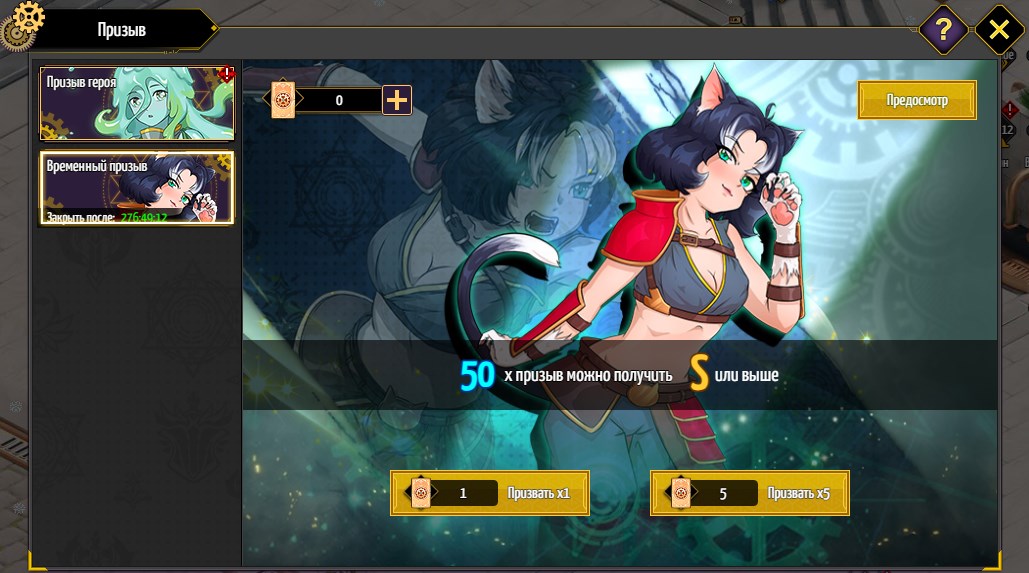Summon once with Призвать x1
Viewport: 1029px width, 573px height.
pos(489,493)
